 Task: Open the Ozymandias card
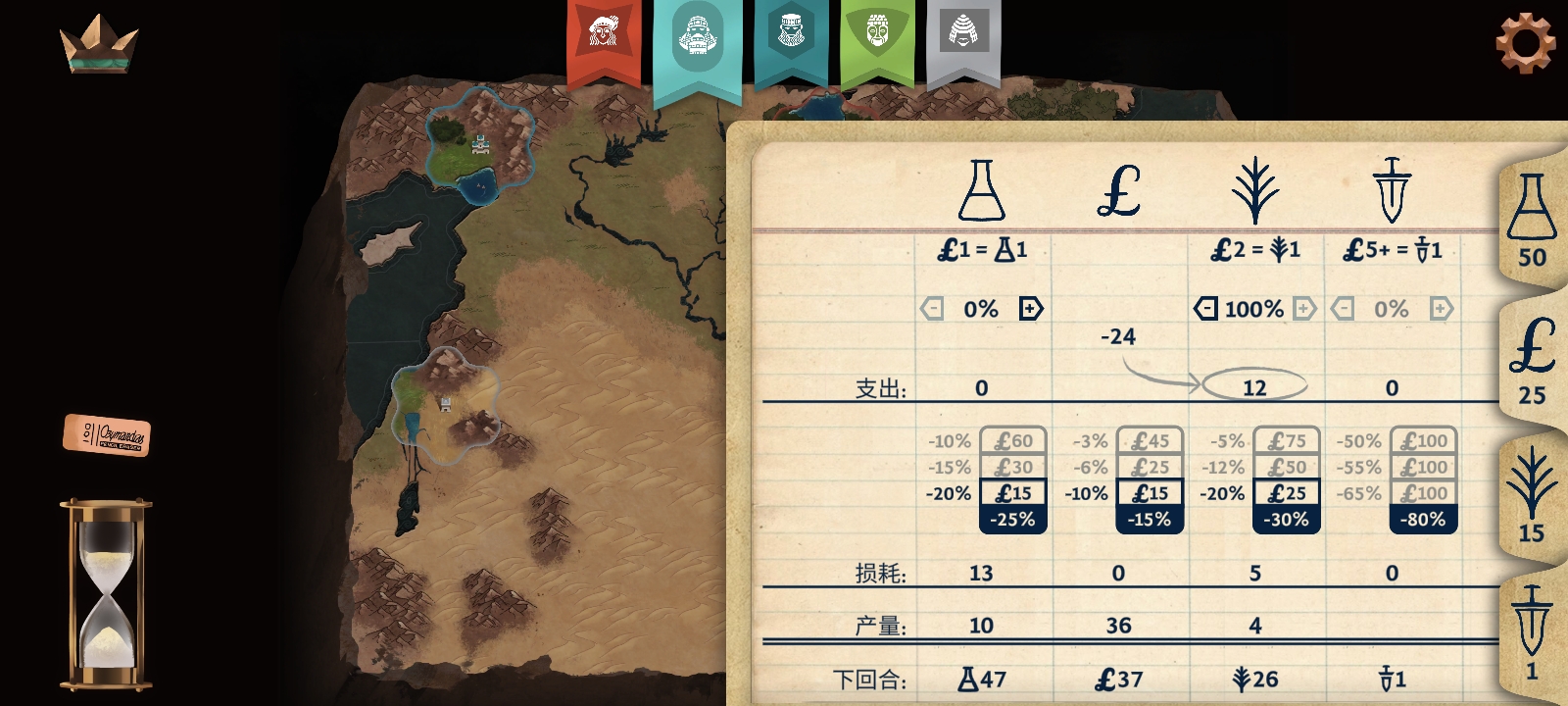click(x=108, y=434)
